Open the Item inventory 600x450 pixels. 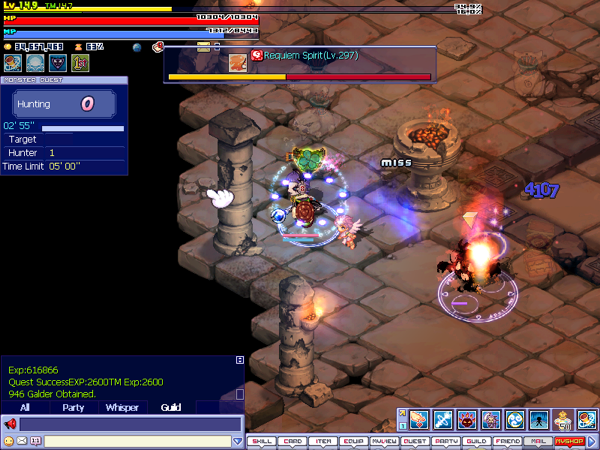[x=322, y=440]
